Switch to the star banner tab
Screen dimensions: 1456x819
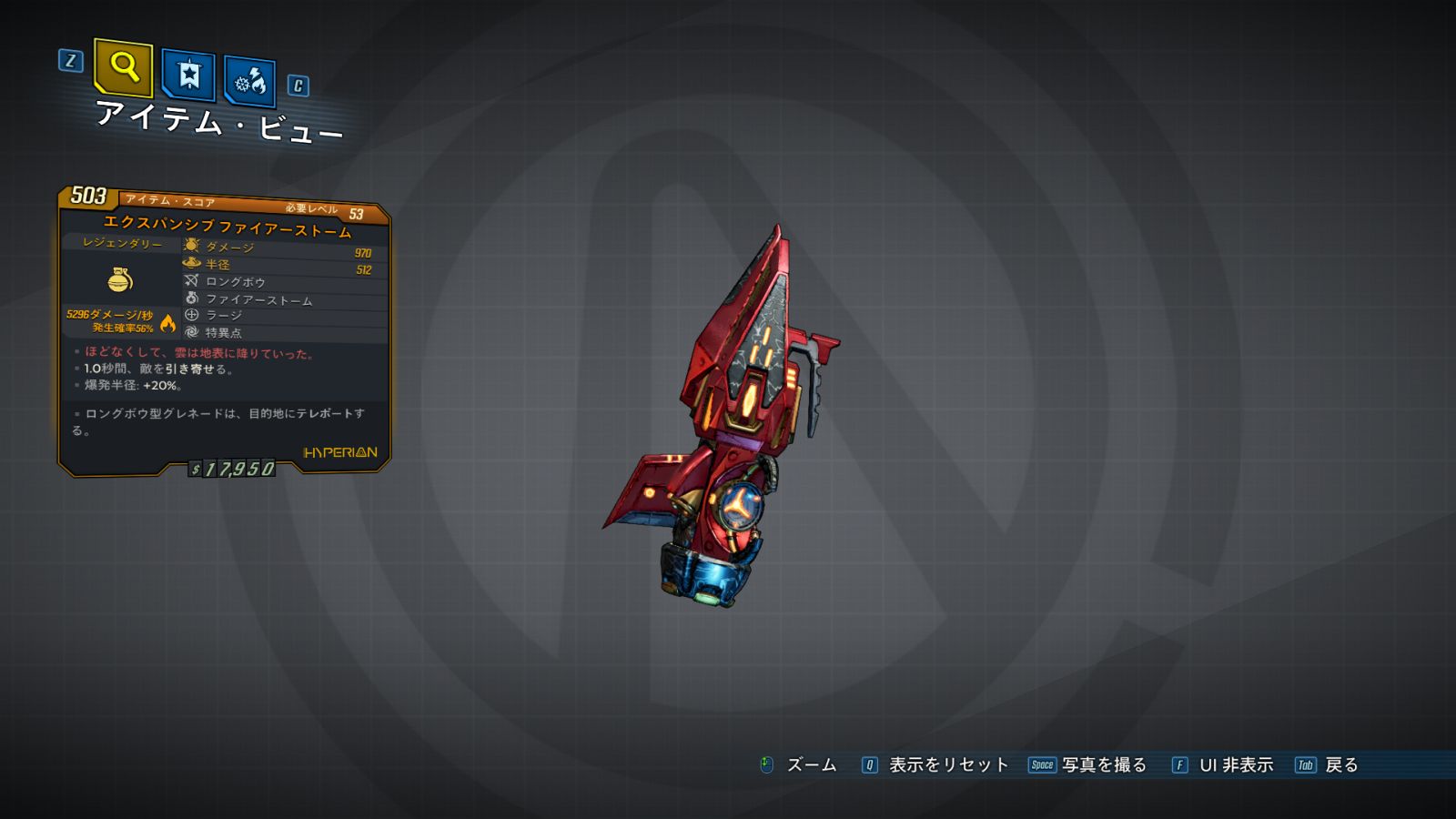(188, 75)
